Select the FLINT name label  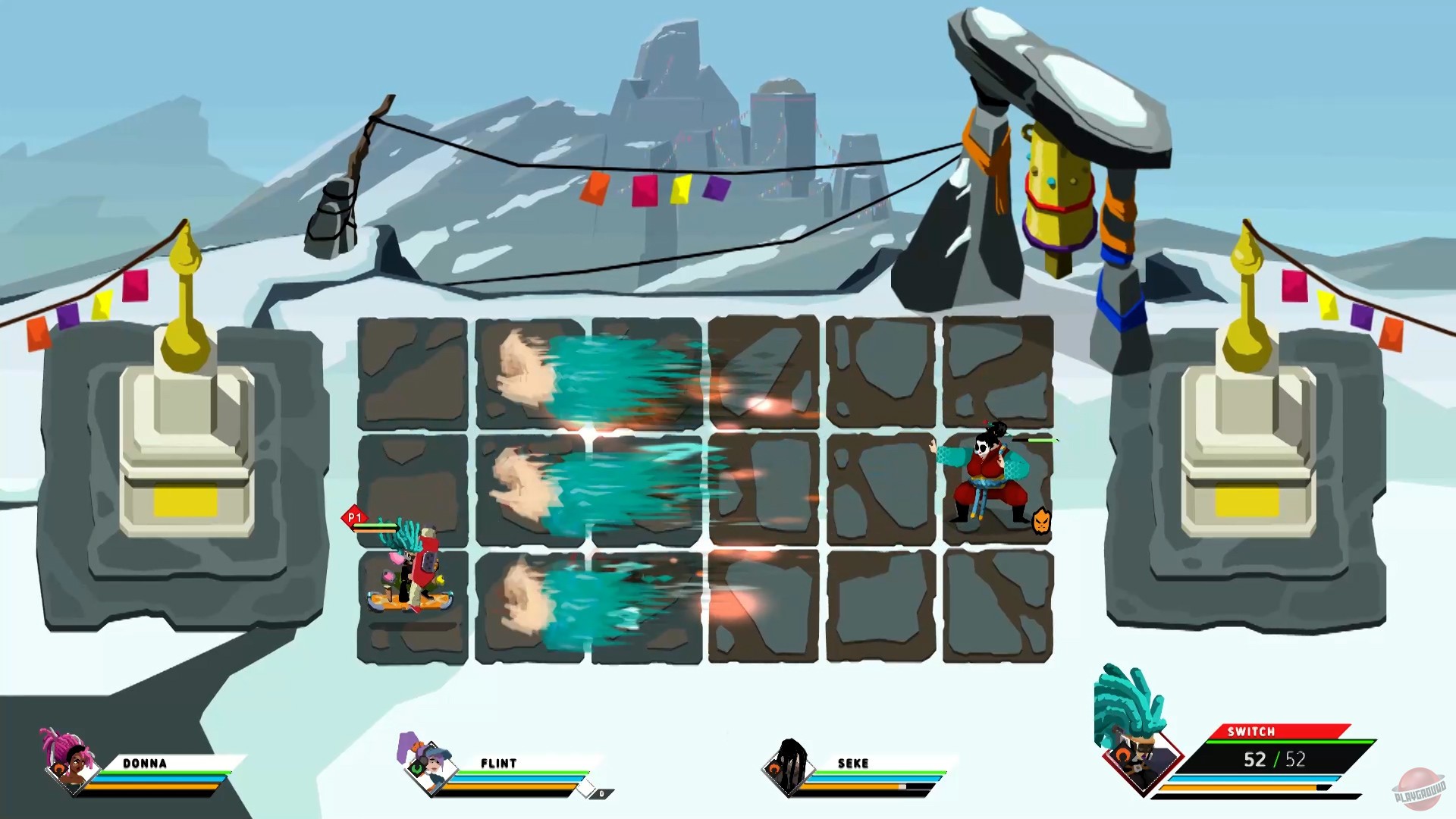pos(499,763)
